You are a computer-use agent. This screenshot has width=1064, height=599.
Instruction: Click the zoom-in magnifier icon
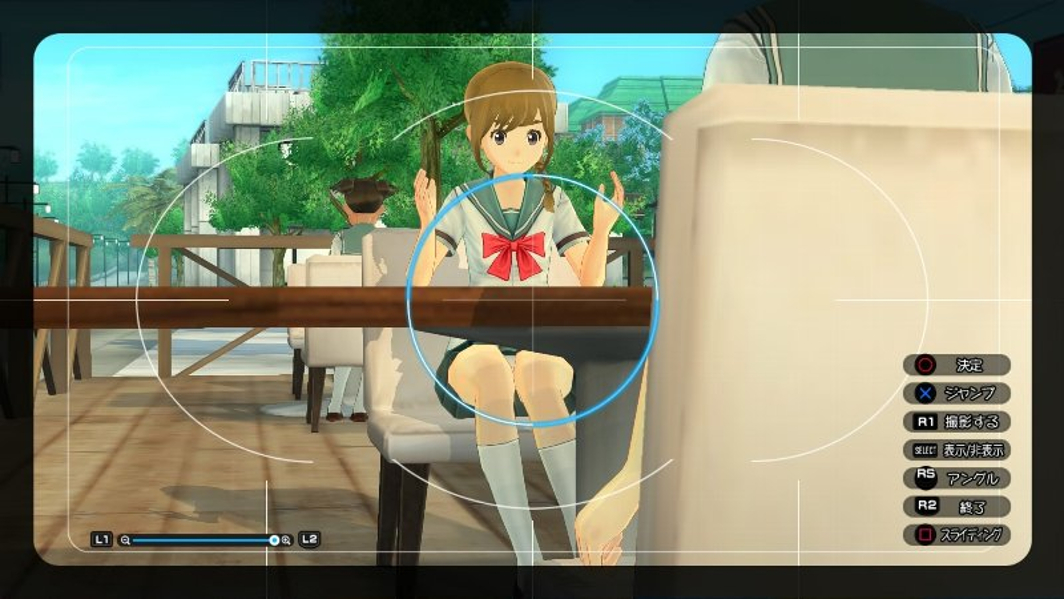pyautogui.click(x=287, y=540)
